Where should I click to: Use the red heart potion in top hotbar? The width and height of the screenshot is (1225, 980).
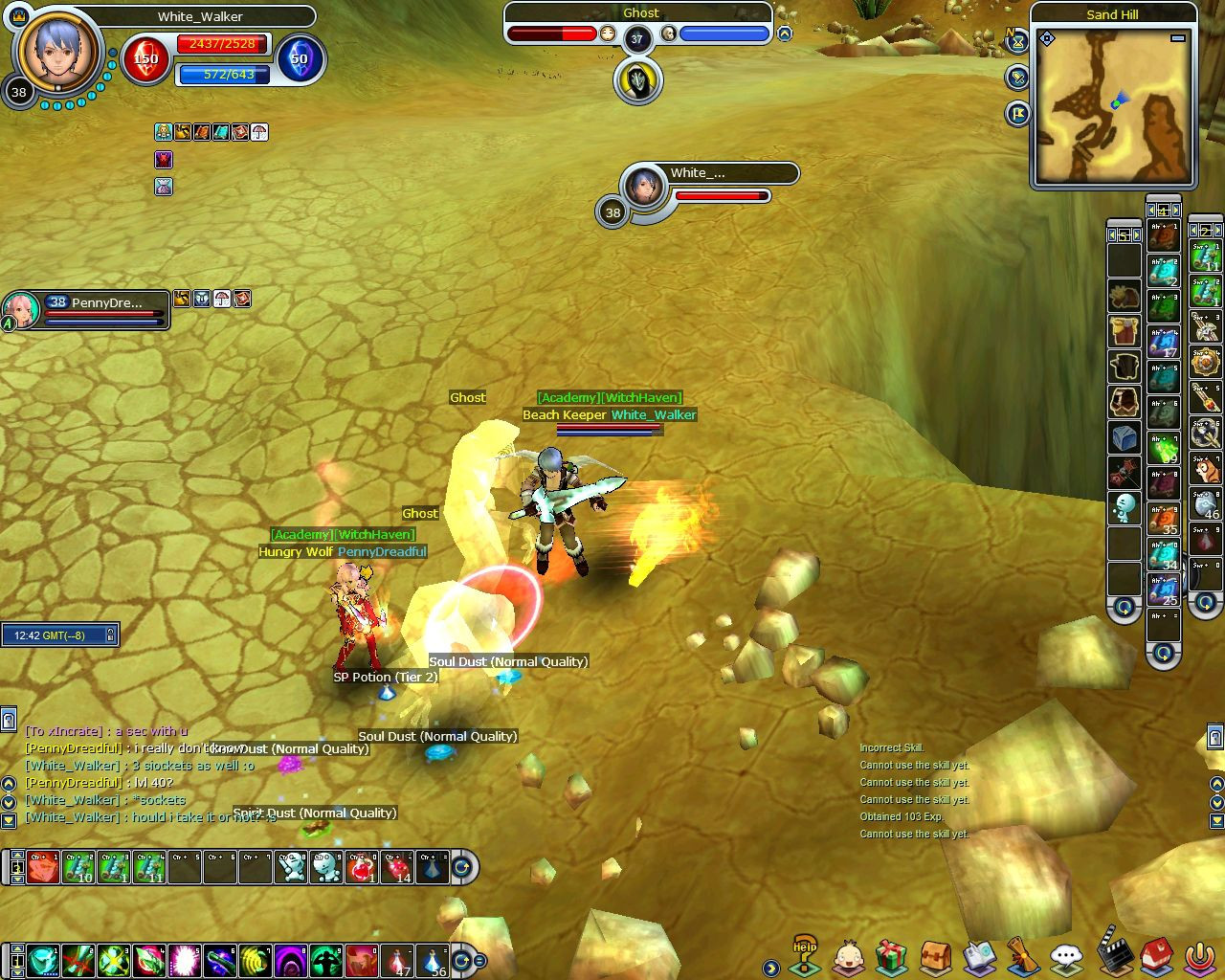(362, 867)
